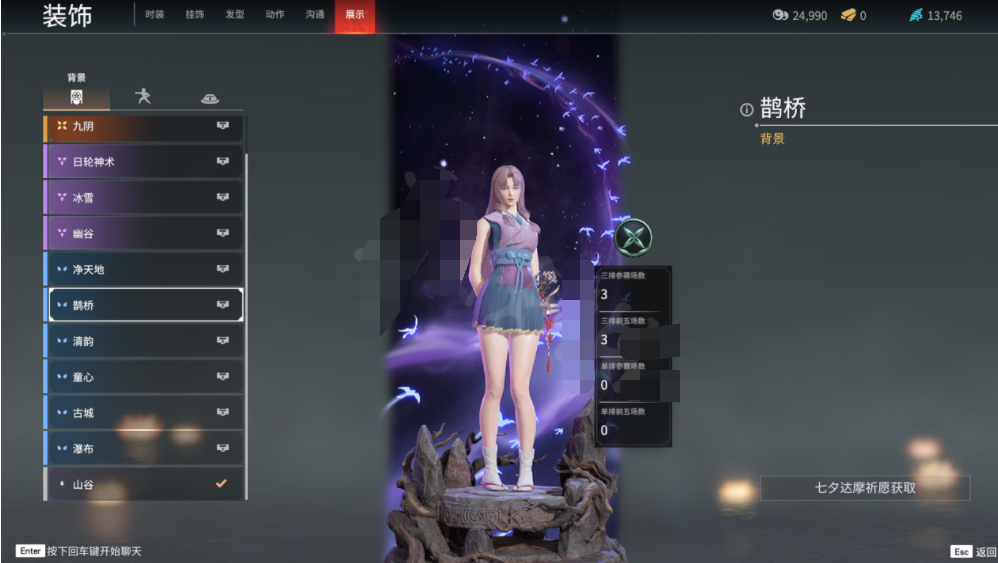This screenshot has height=563, width=998.
Task: Choose the 清韵 background
Action: click(x=144, y=341)
